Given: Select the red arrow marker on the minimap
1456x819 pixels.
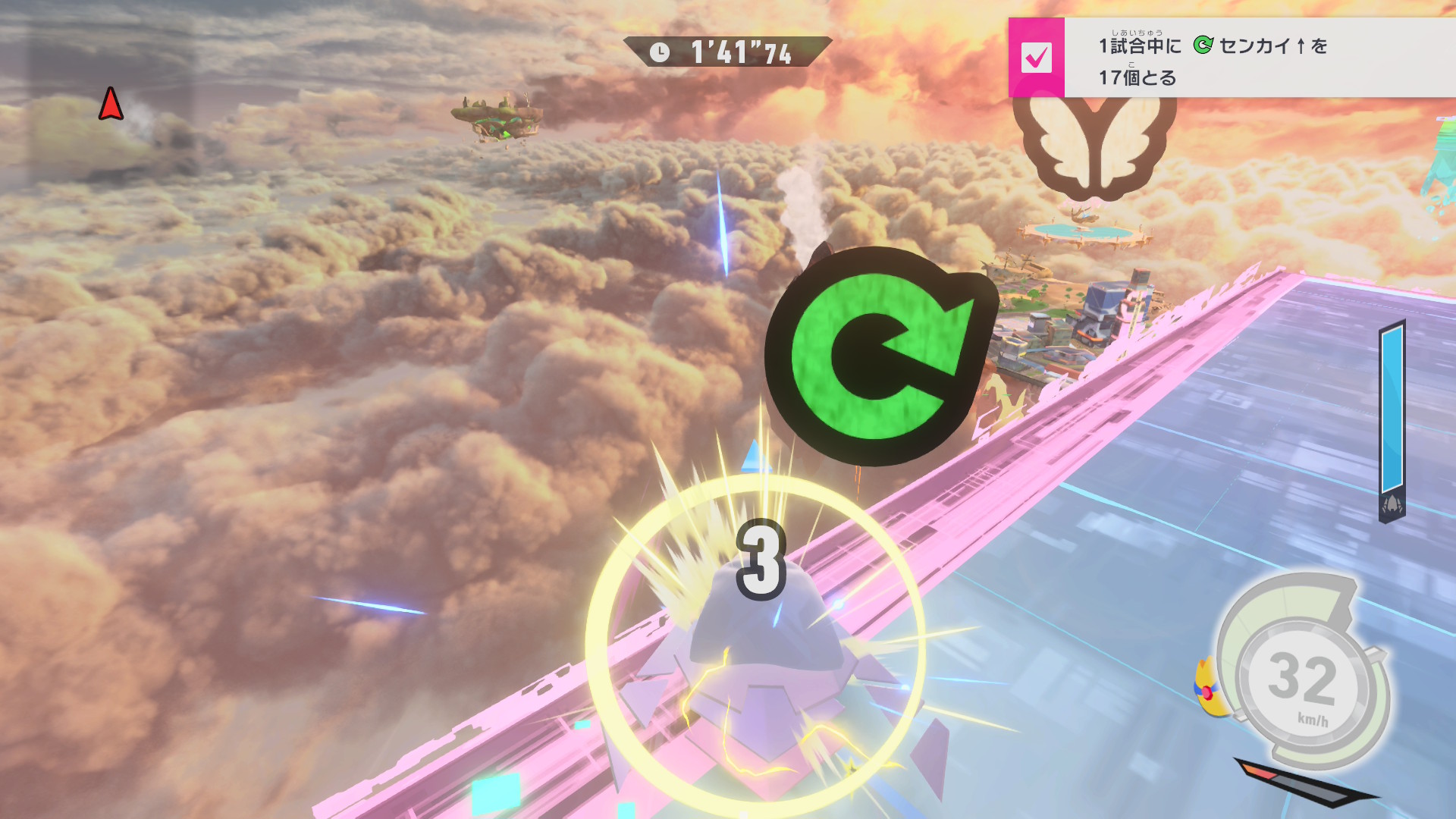Looking at the screenshot, I should tap(111, 104).
